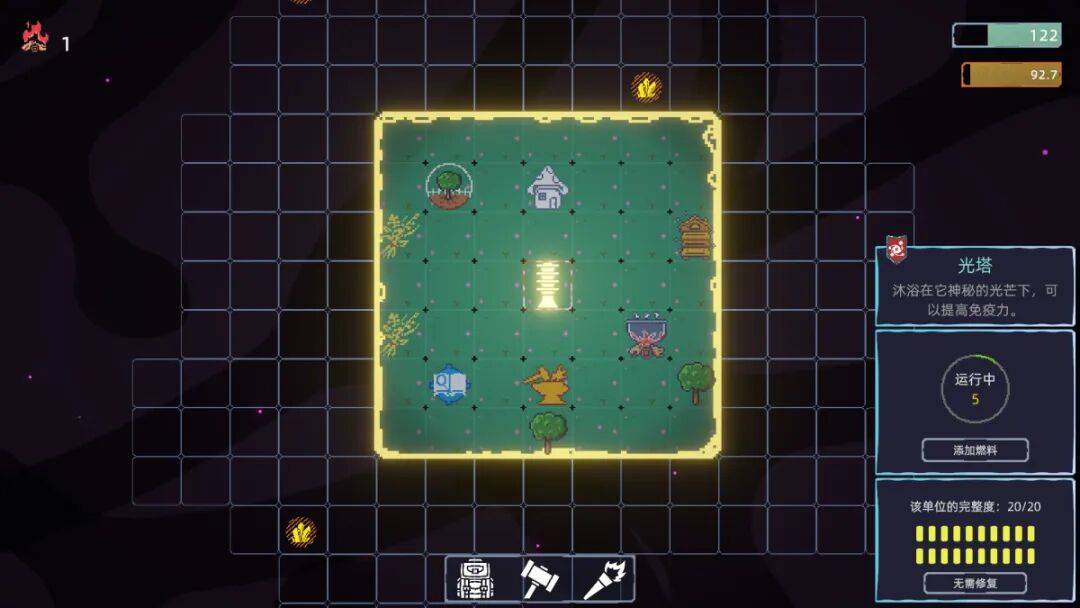This screenshot has height=608, width=1080.
Task: Click the 添加燃料 add fuel button
Action: [974, 450]
